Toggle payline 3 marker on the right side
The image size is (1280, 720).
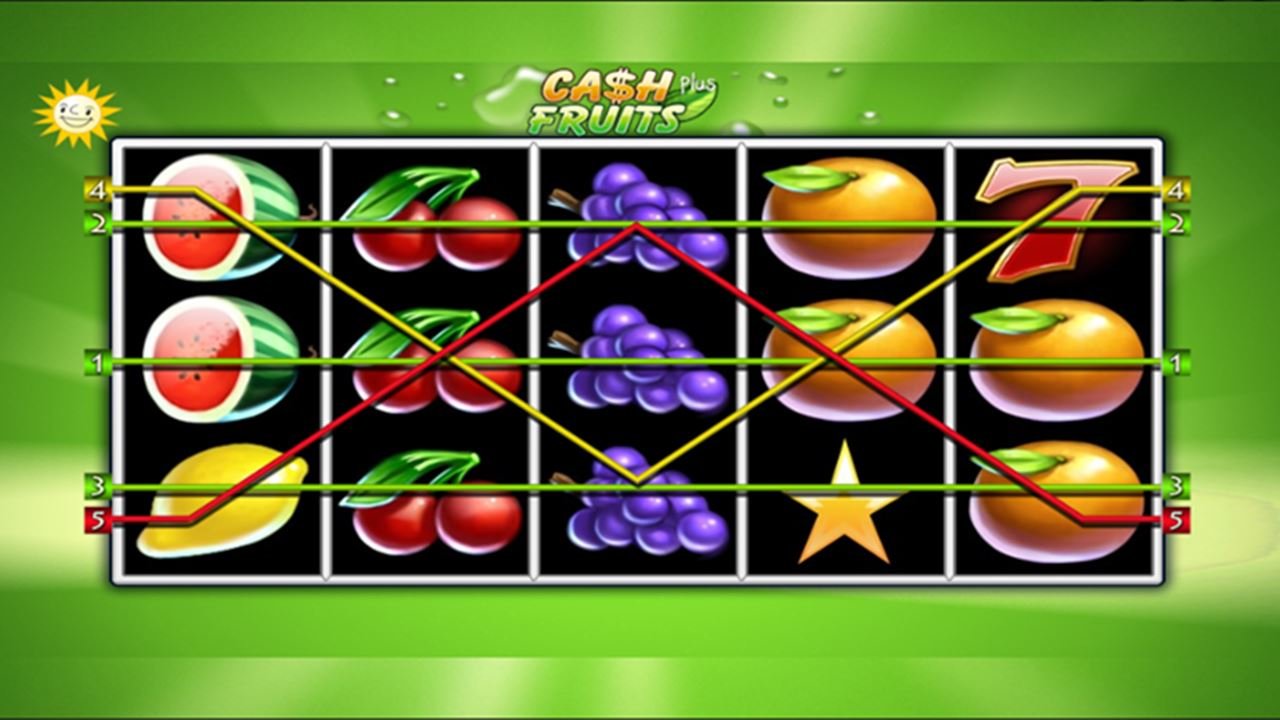[1176, 486]
